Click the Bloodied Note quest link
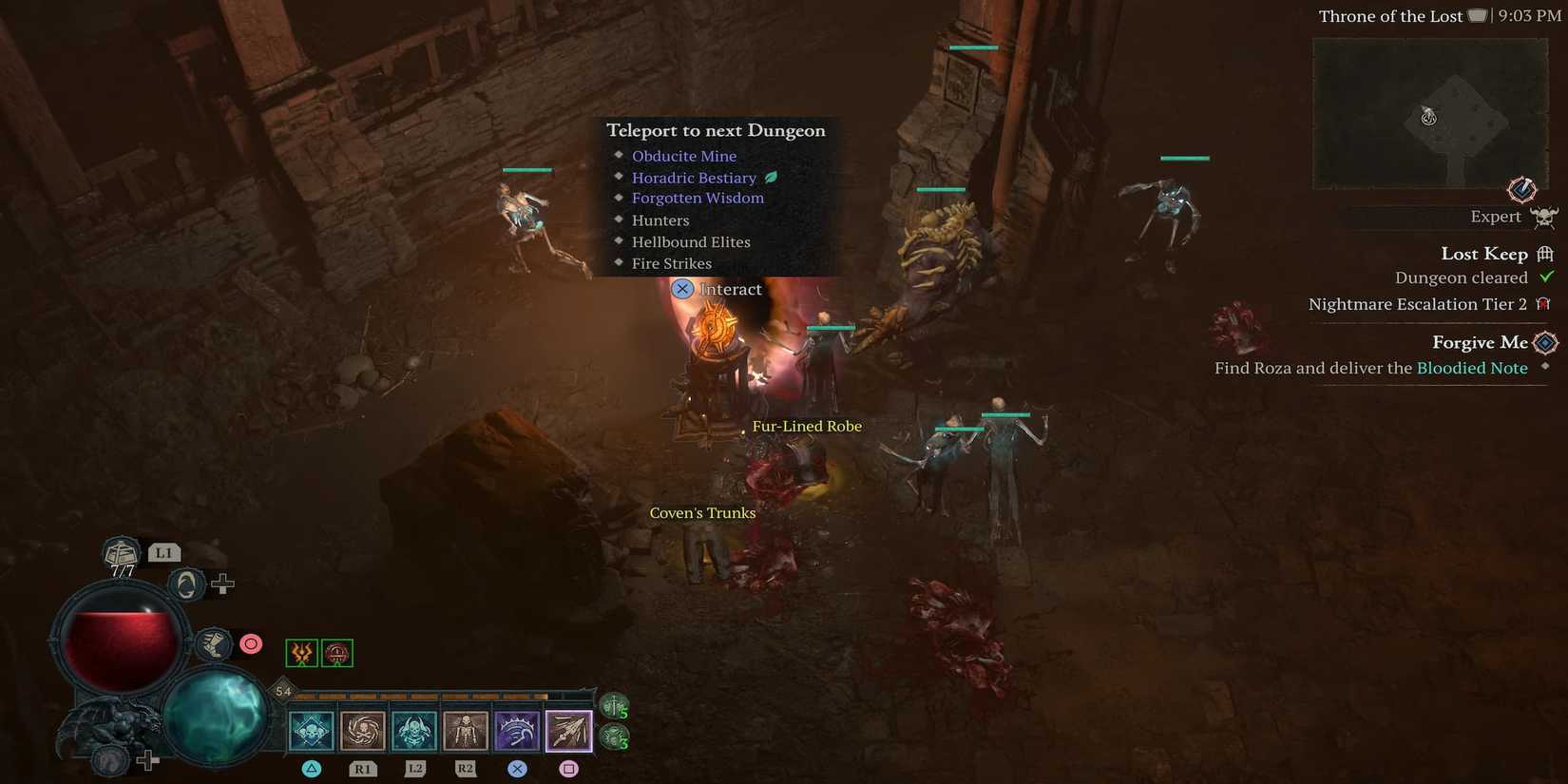 point(1472,368)
